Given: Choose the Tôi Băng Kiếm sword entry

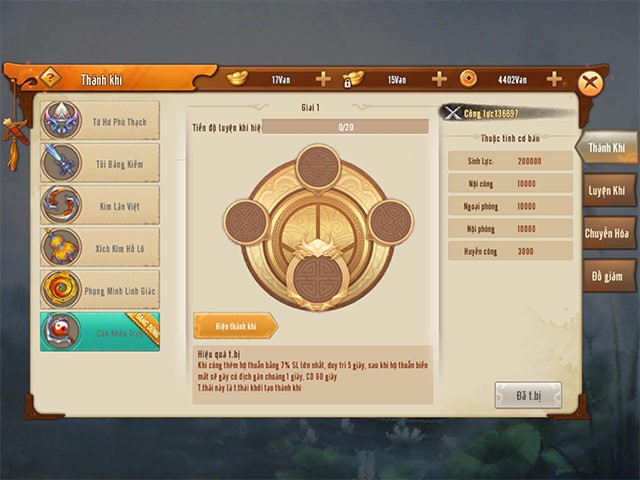Looking at the screenshot, I should coord(100,162).
